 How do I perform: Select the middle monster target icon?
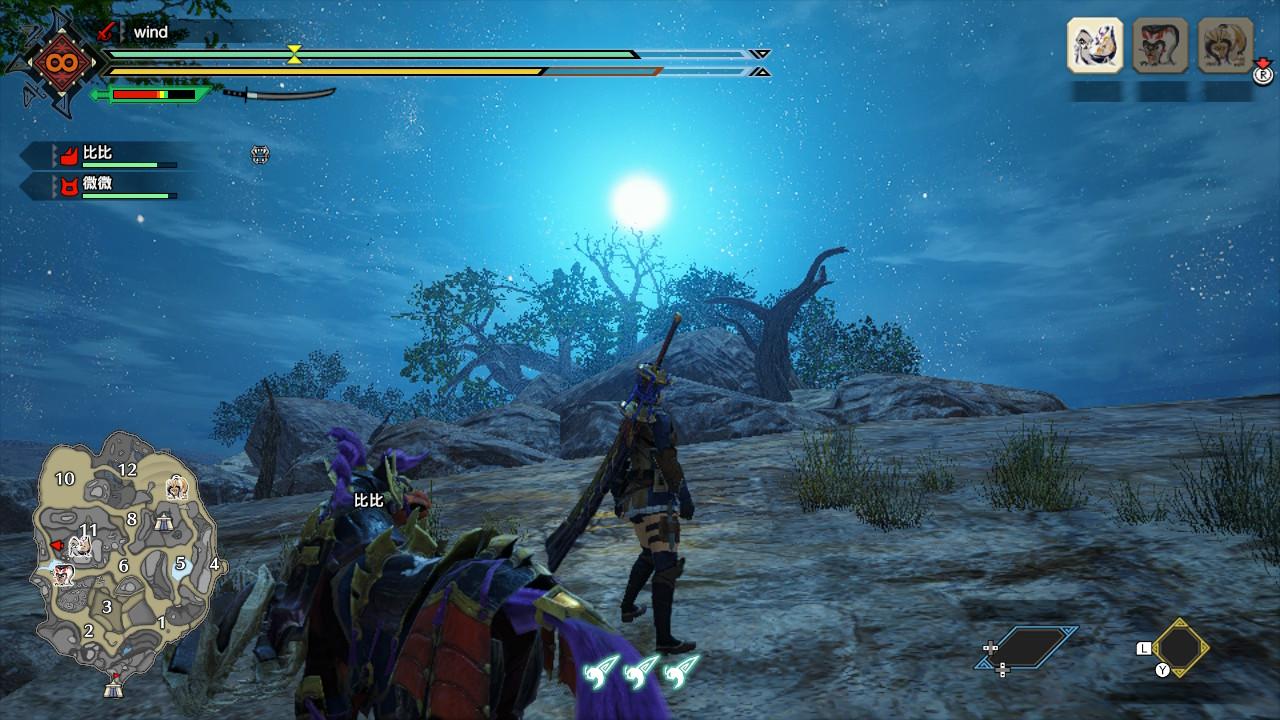(x=1160, y=45)
